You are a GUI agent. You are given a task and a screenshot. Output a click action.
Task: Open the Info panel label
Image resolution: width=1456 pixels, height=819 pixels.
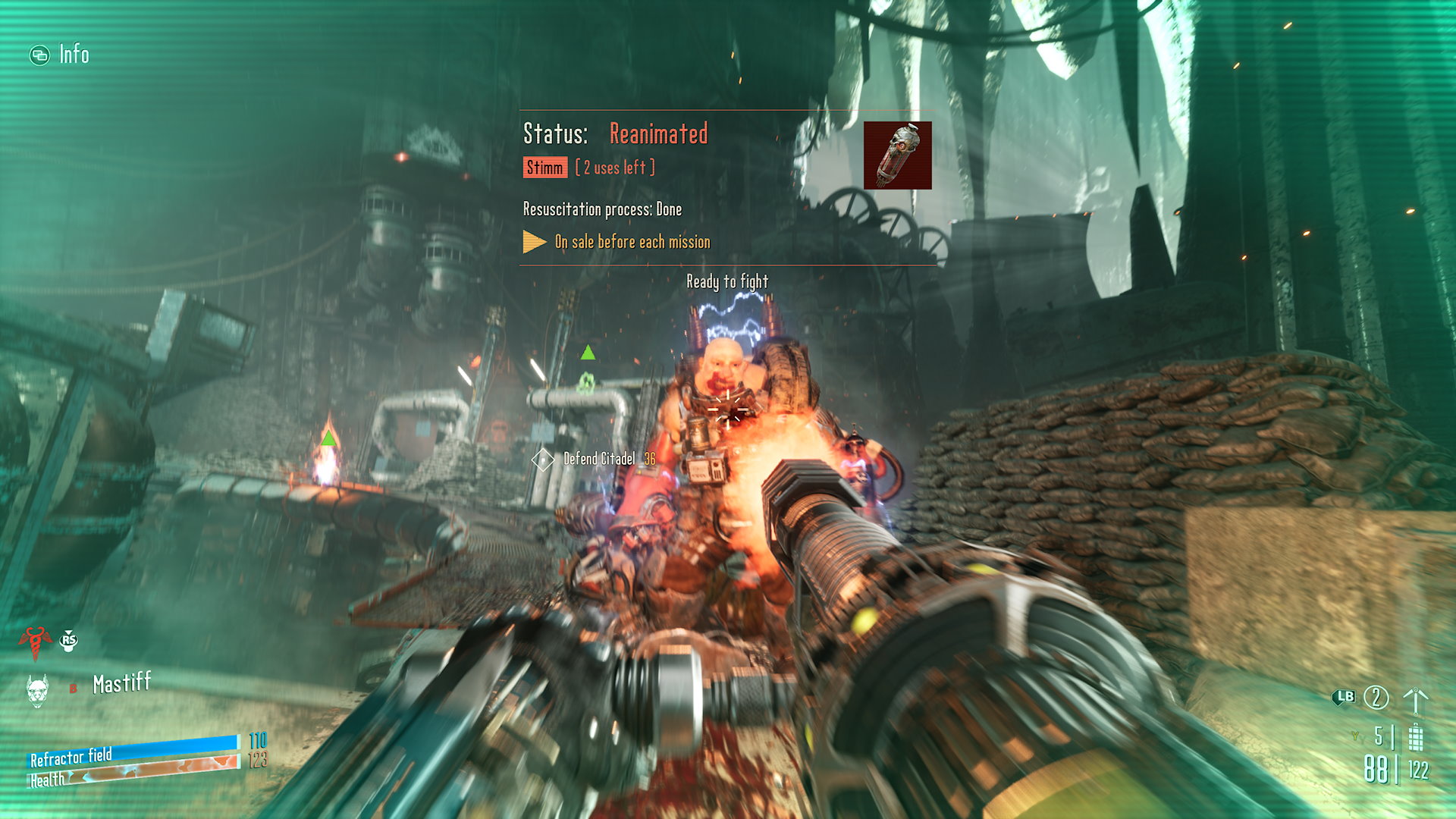(73, 55)
